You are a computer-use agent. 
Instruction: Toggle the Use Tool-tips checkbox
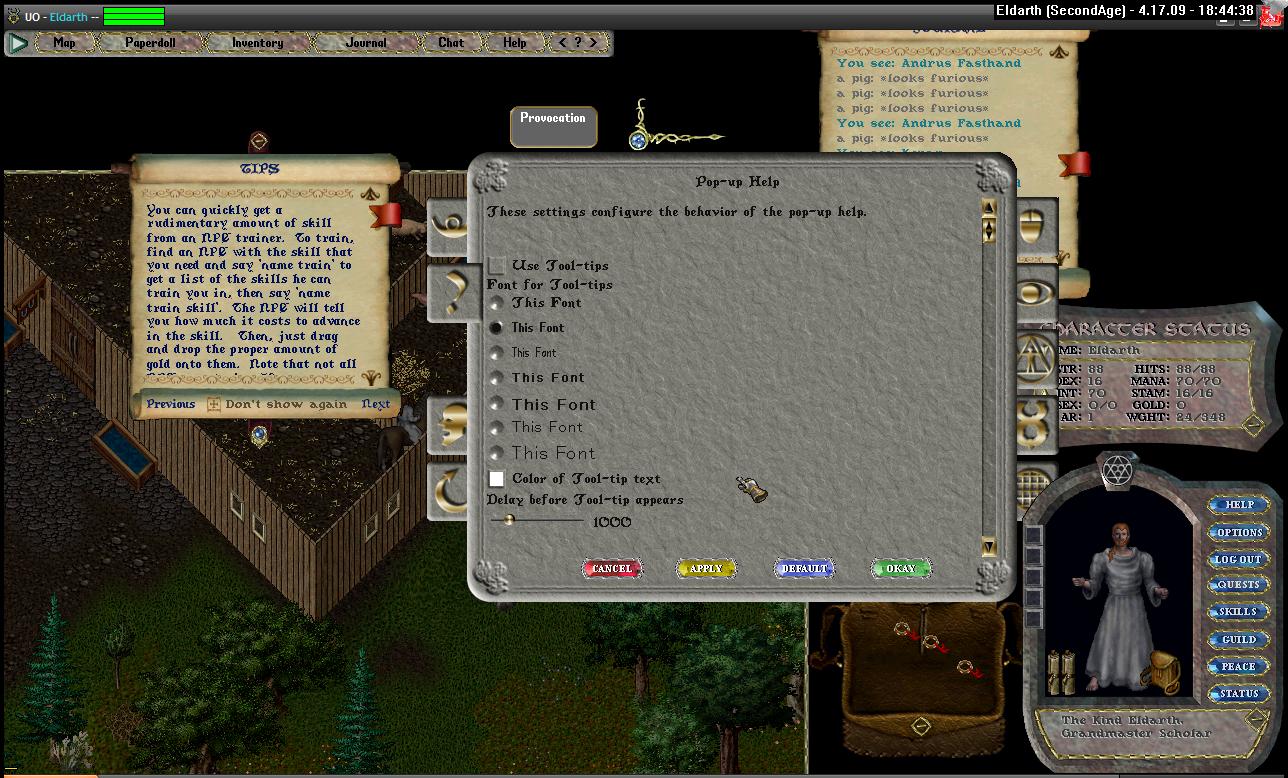[x=497, y=265]
